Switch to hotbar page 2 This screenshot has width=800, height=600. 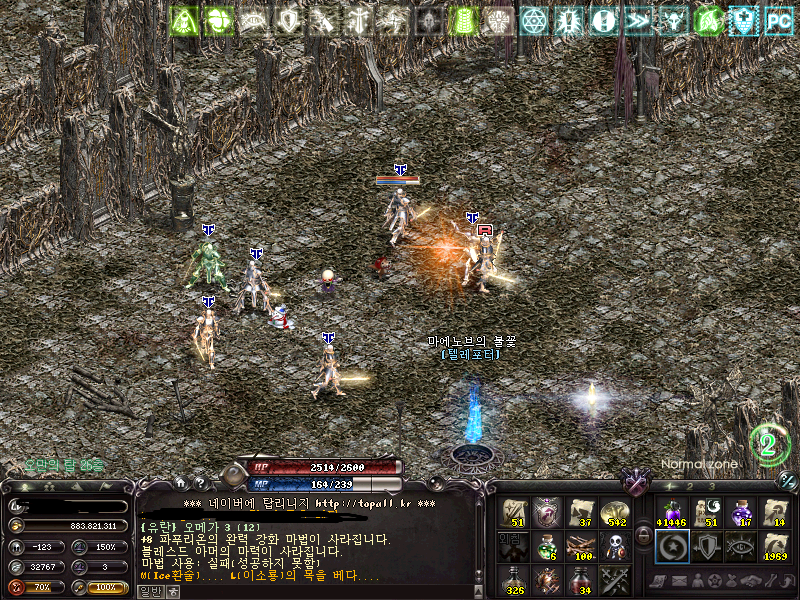[x=690, y=486]
